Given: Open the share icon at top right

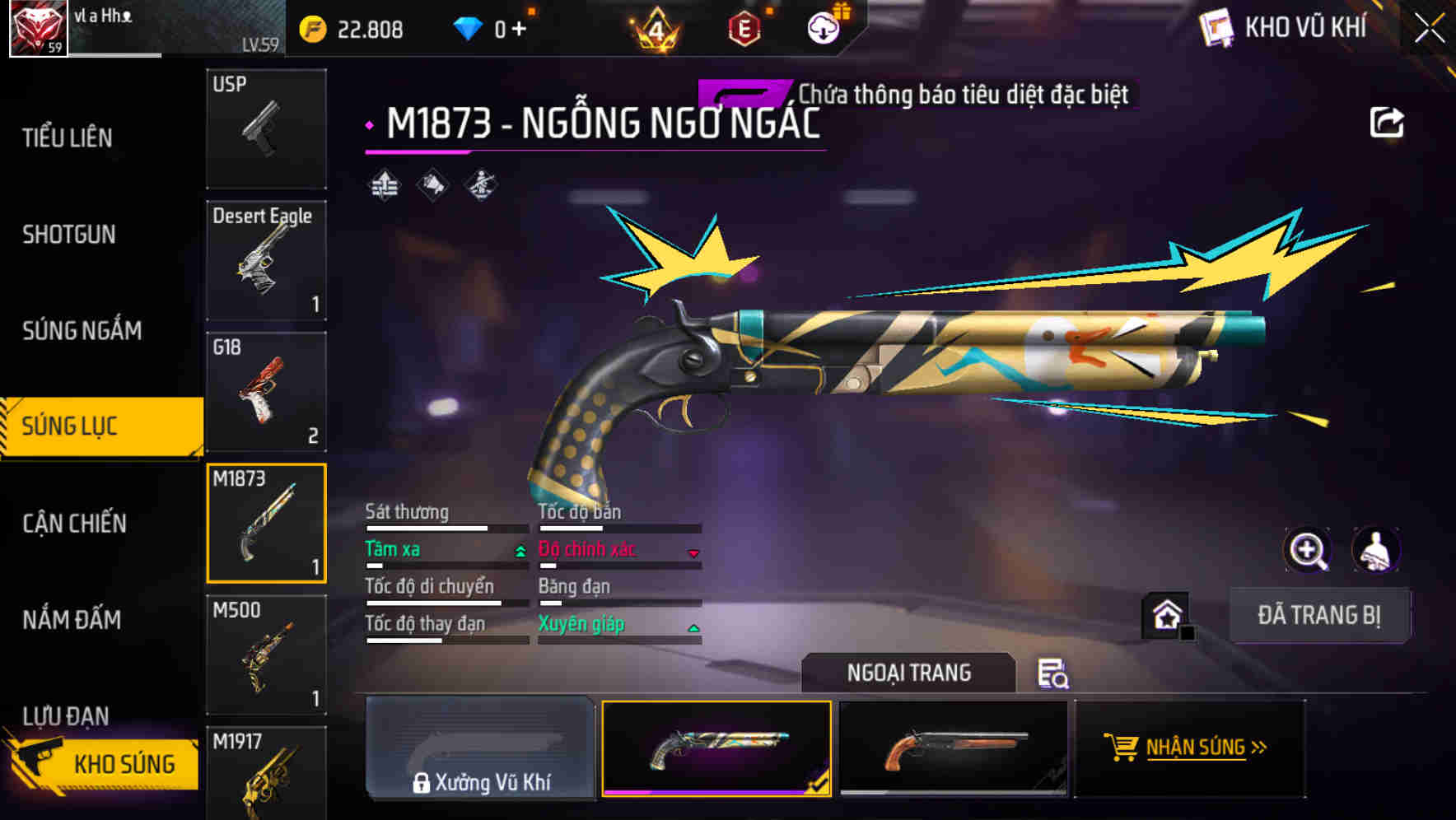Looking at the screenshot, I should (x=1388, y=121).
